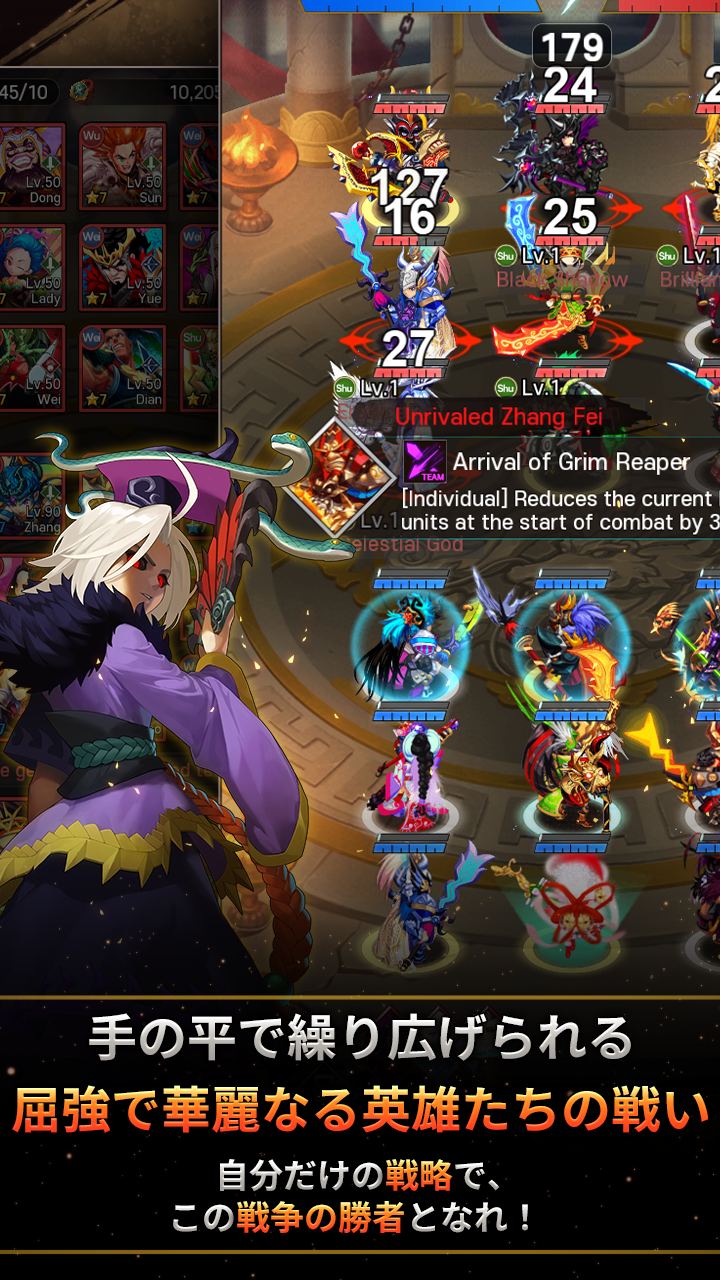Choose the Lv.50 Wei hero card
Image resolution: width=720 pixels, height=1280 pixels.
point(33,367)
